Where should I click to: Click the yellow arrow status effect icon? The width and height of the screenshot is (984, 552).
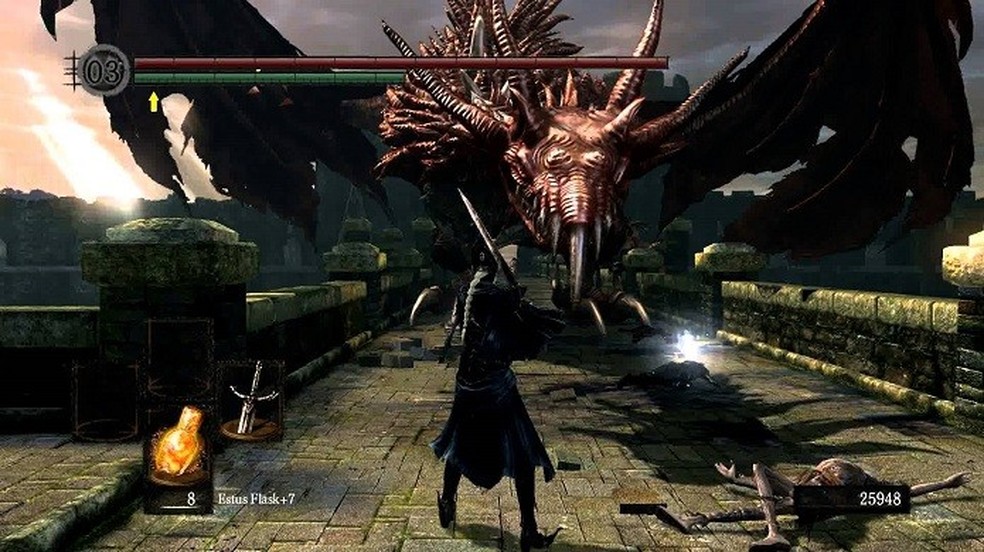pos(154,101)
